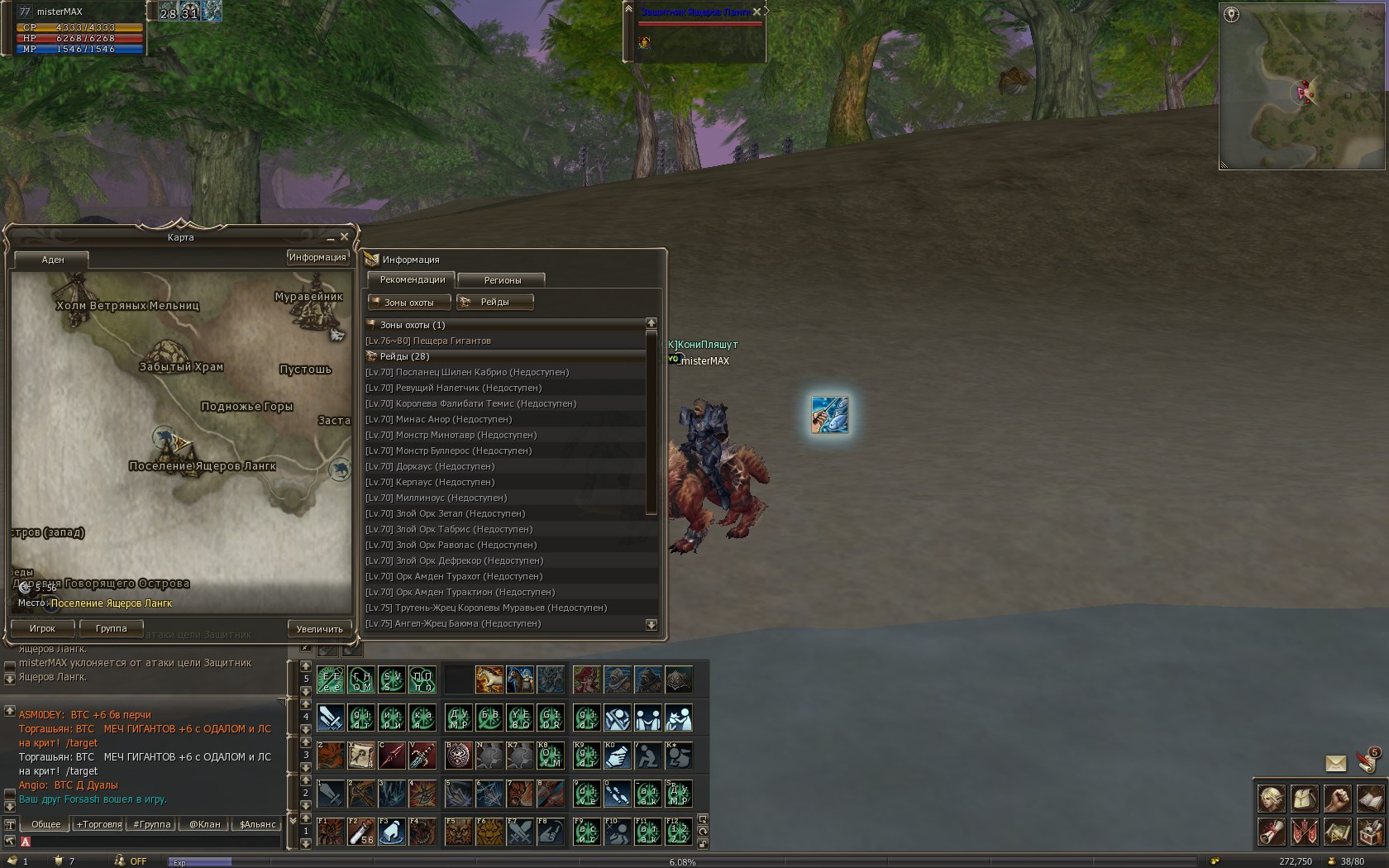Close the Защитник Ящеров Лангк target window
This screenshot has width=1389, height=868.
click(757, 12)
